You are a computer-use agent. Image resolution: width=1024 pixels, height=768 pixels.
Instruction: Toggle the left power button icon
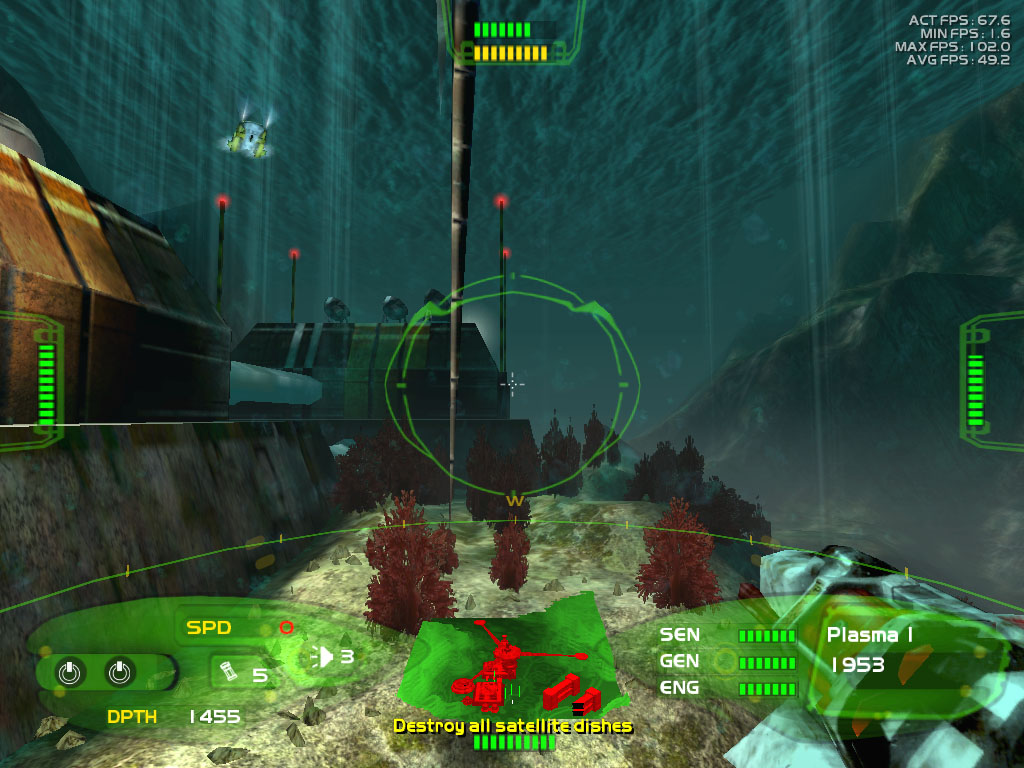point(68,673)
